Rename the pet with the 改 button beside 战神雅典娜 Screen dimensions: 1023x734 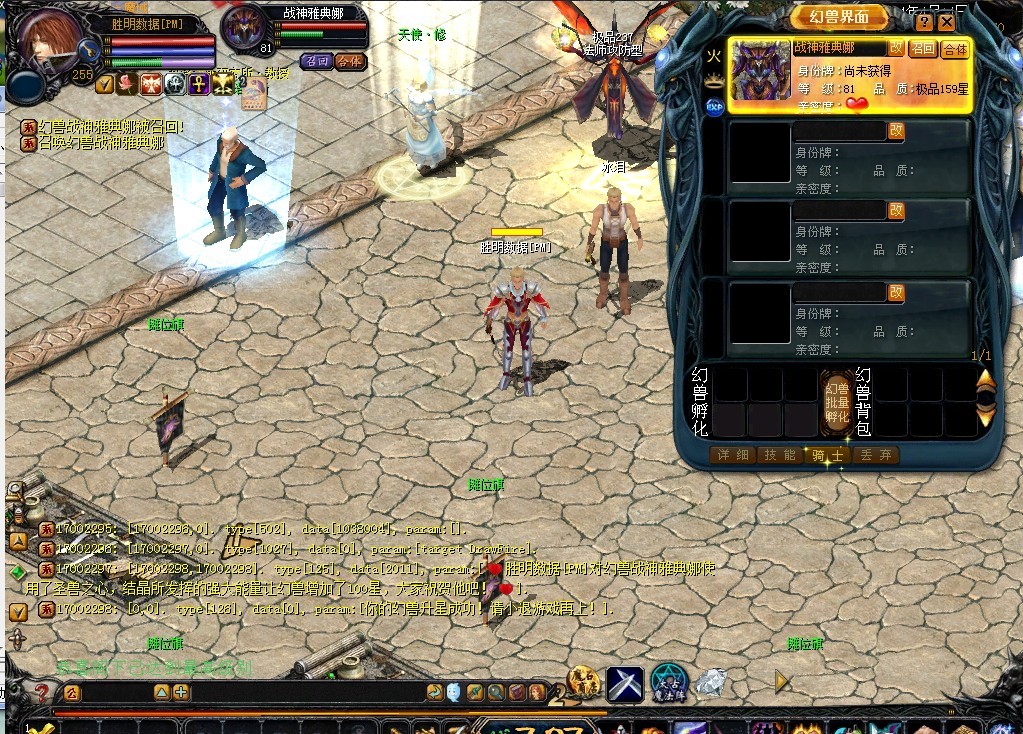[x=896, y=47]
